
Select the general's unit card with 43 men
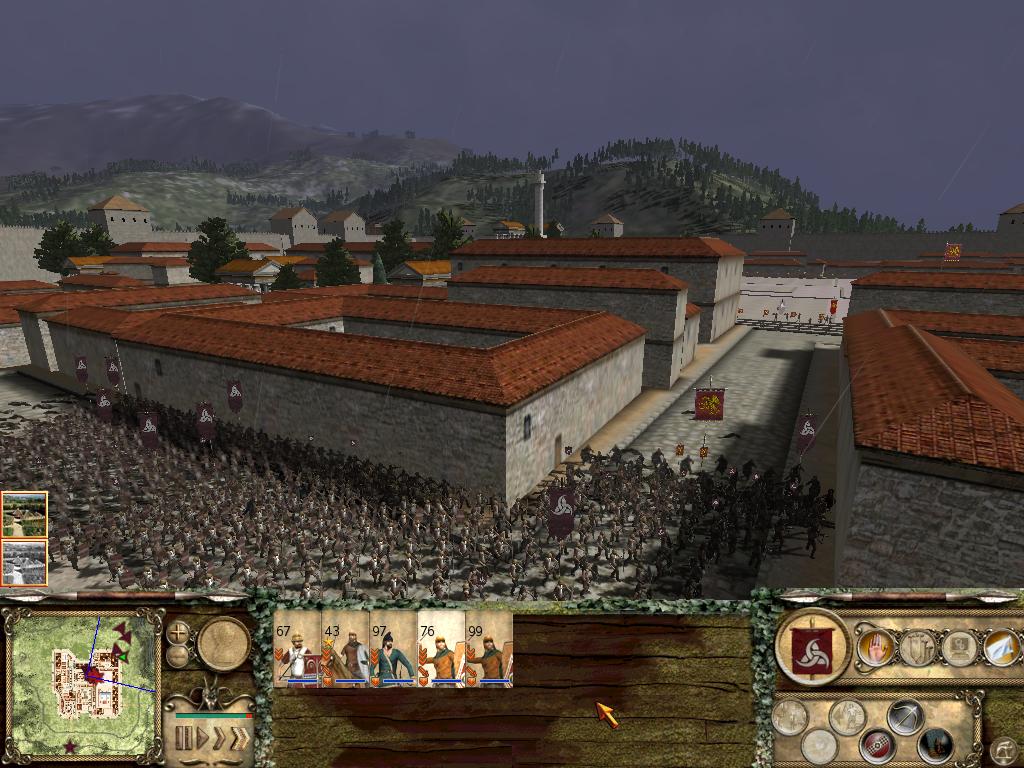[345, 650]
